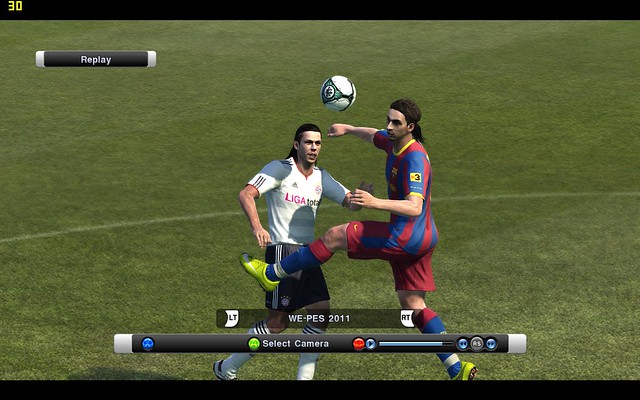The image size is (640, 400).
Task: Click the Replay label at top left
Action: click(96, 59)
